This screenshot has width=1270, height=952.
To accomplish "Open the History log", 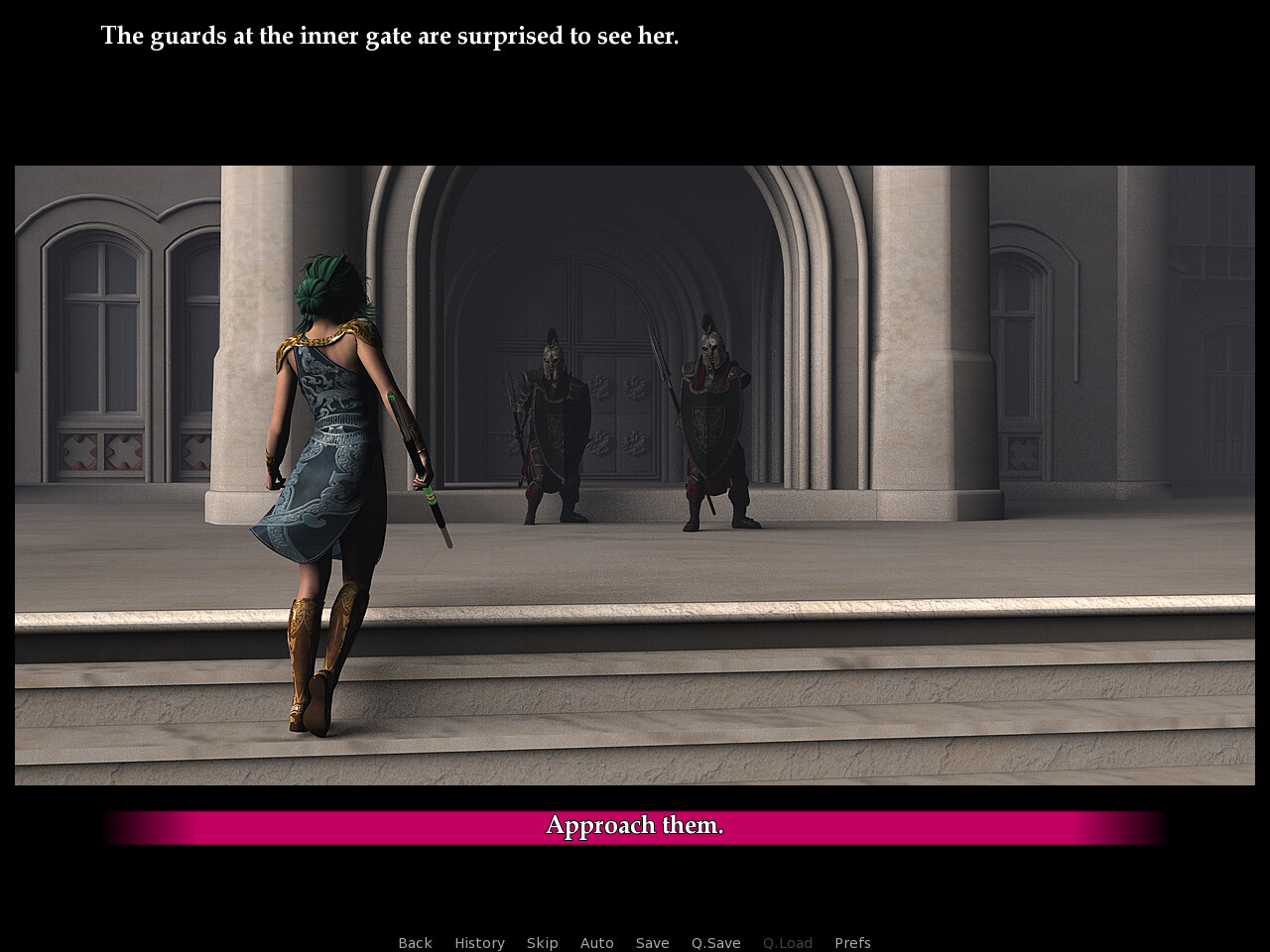I will (x=479, y=942).
